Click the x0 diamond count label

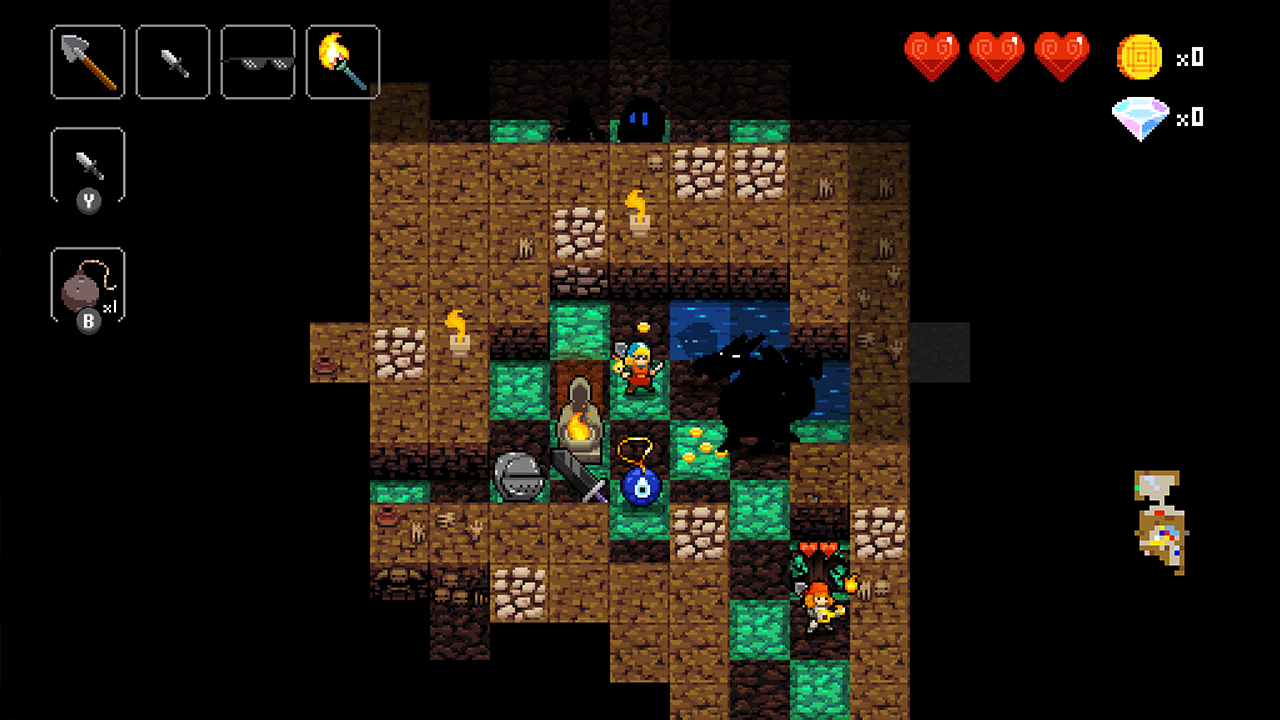click(1190, 116)
